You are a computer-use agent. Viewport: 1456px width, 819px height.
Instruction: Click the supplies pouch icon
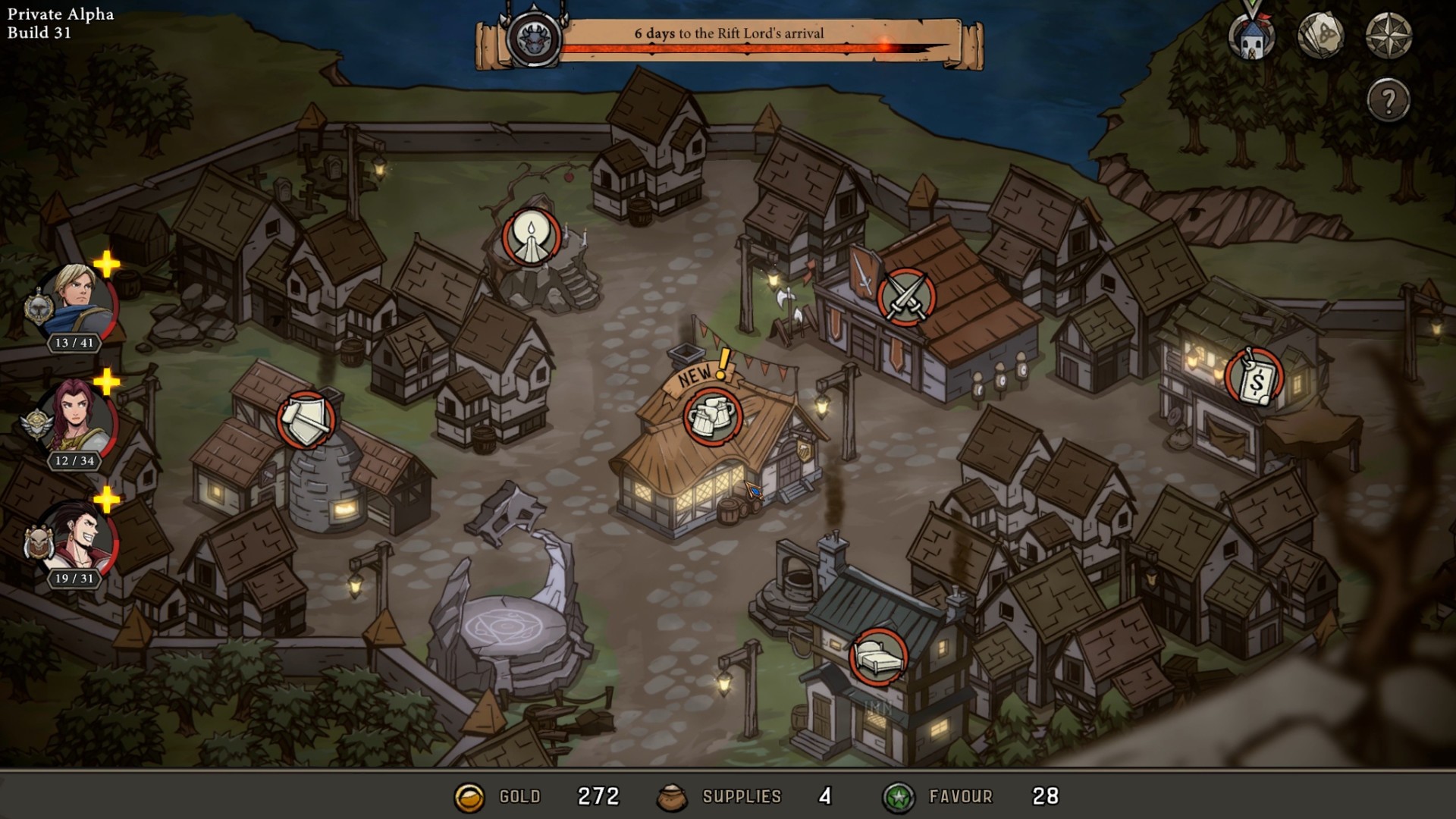[673, 797]
